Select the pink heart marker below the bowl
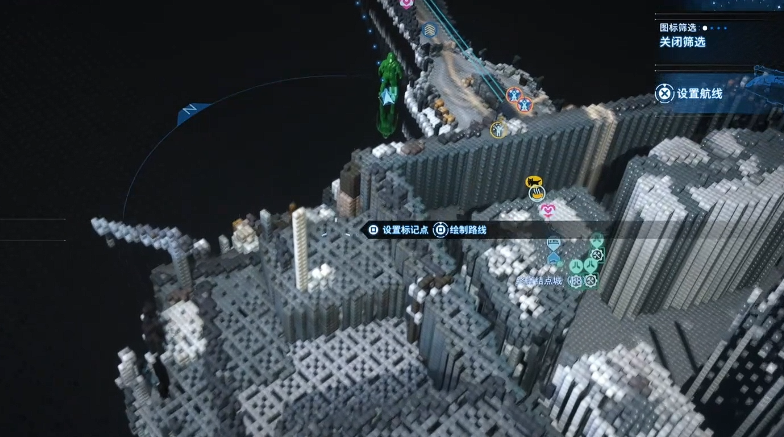The image size is (784, 437). coord(548,210)
